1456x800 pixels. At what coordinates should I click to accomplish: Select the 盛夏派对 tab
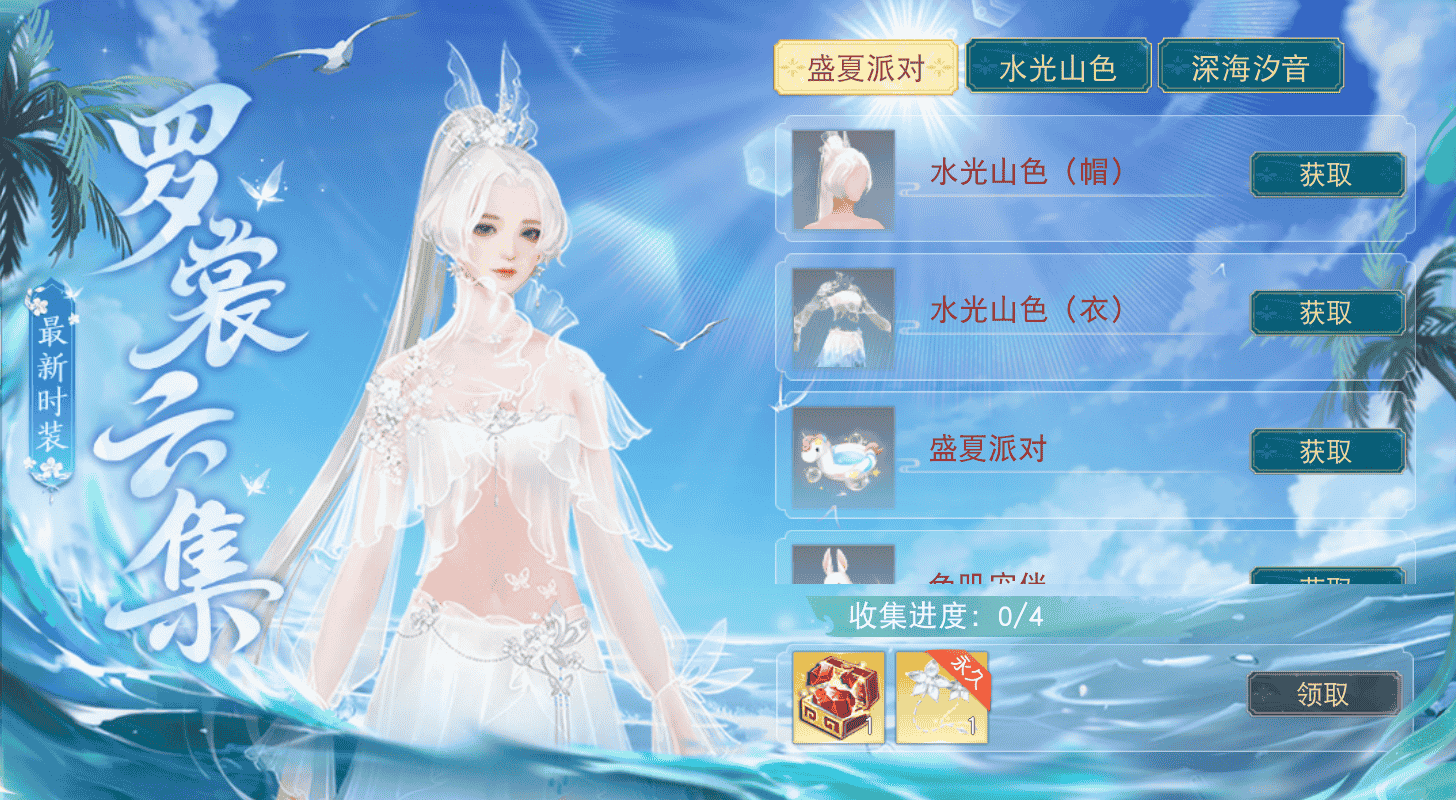click(865, 66)
